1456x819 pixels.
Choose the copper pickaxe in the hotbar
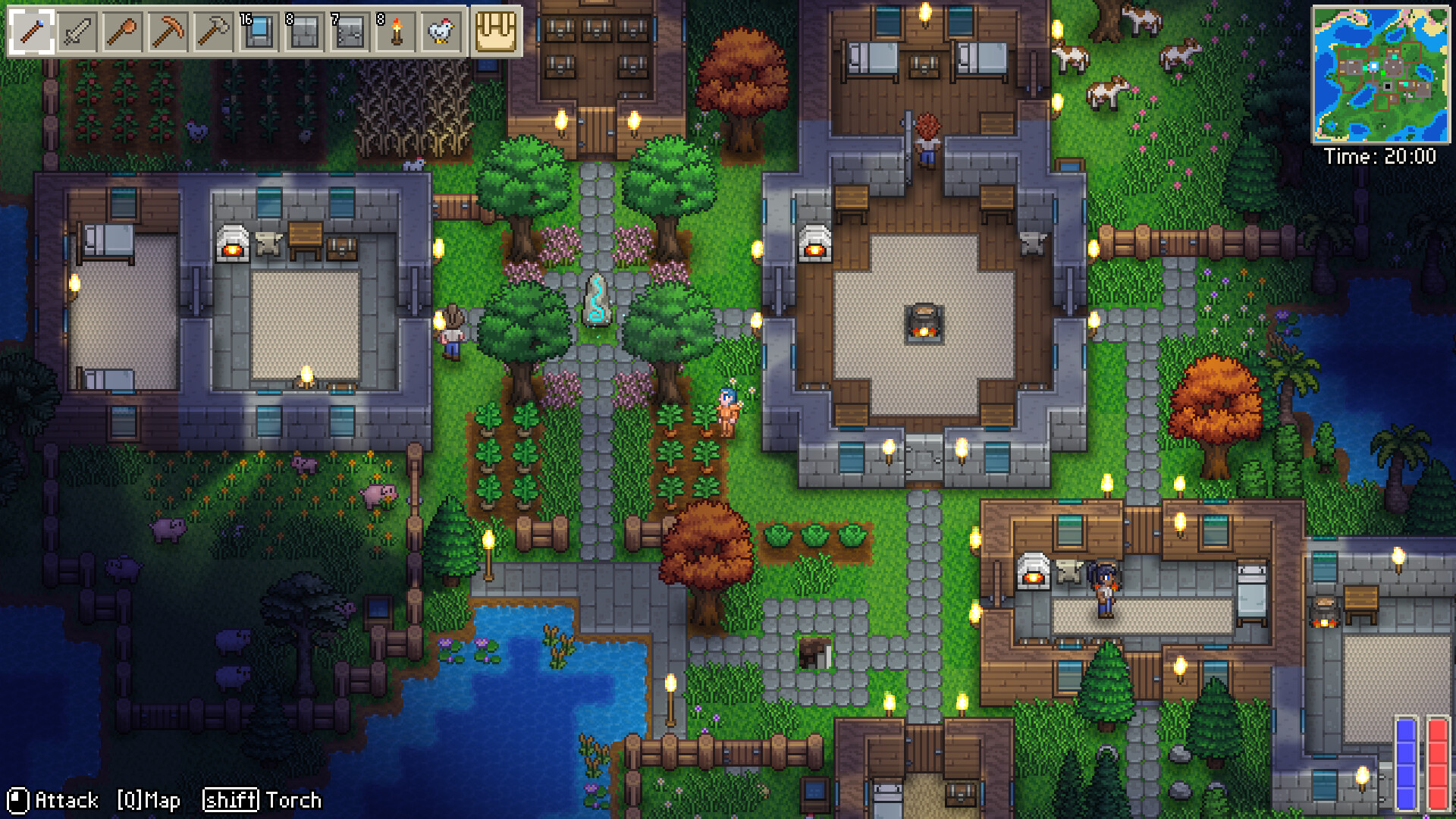(168, 32)
